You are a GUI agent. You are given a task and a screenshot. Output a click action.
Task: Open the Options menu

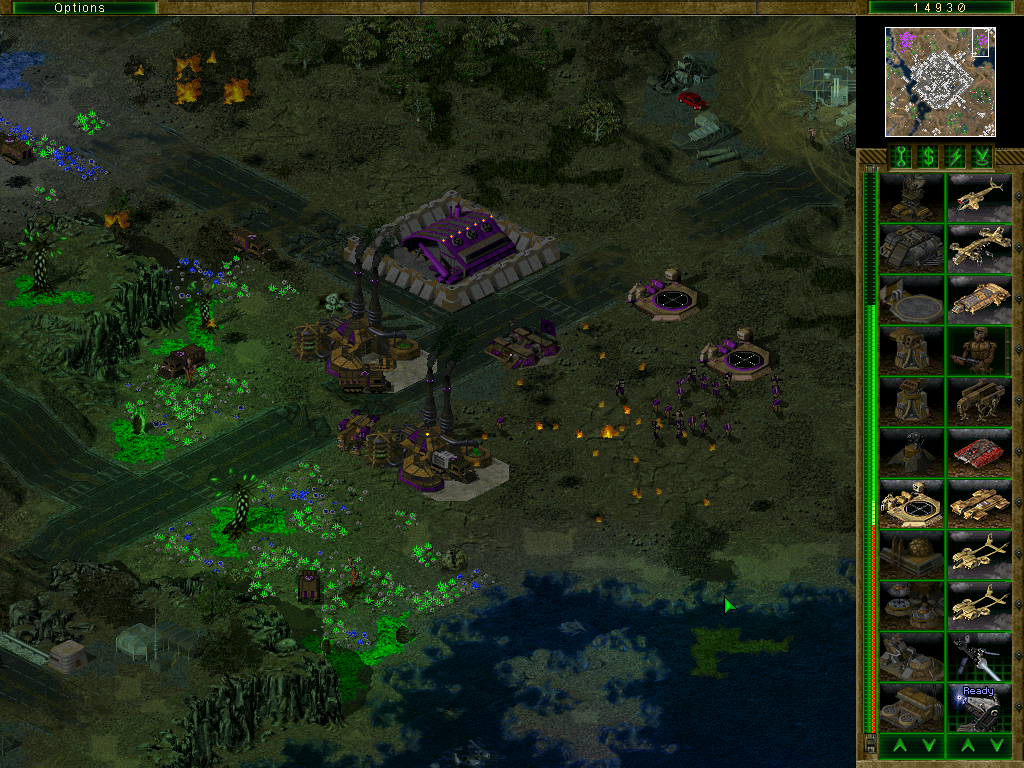click(x=79, y=7)
